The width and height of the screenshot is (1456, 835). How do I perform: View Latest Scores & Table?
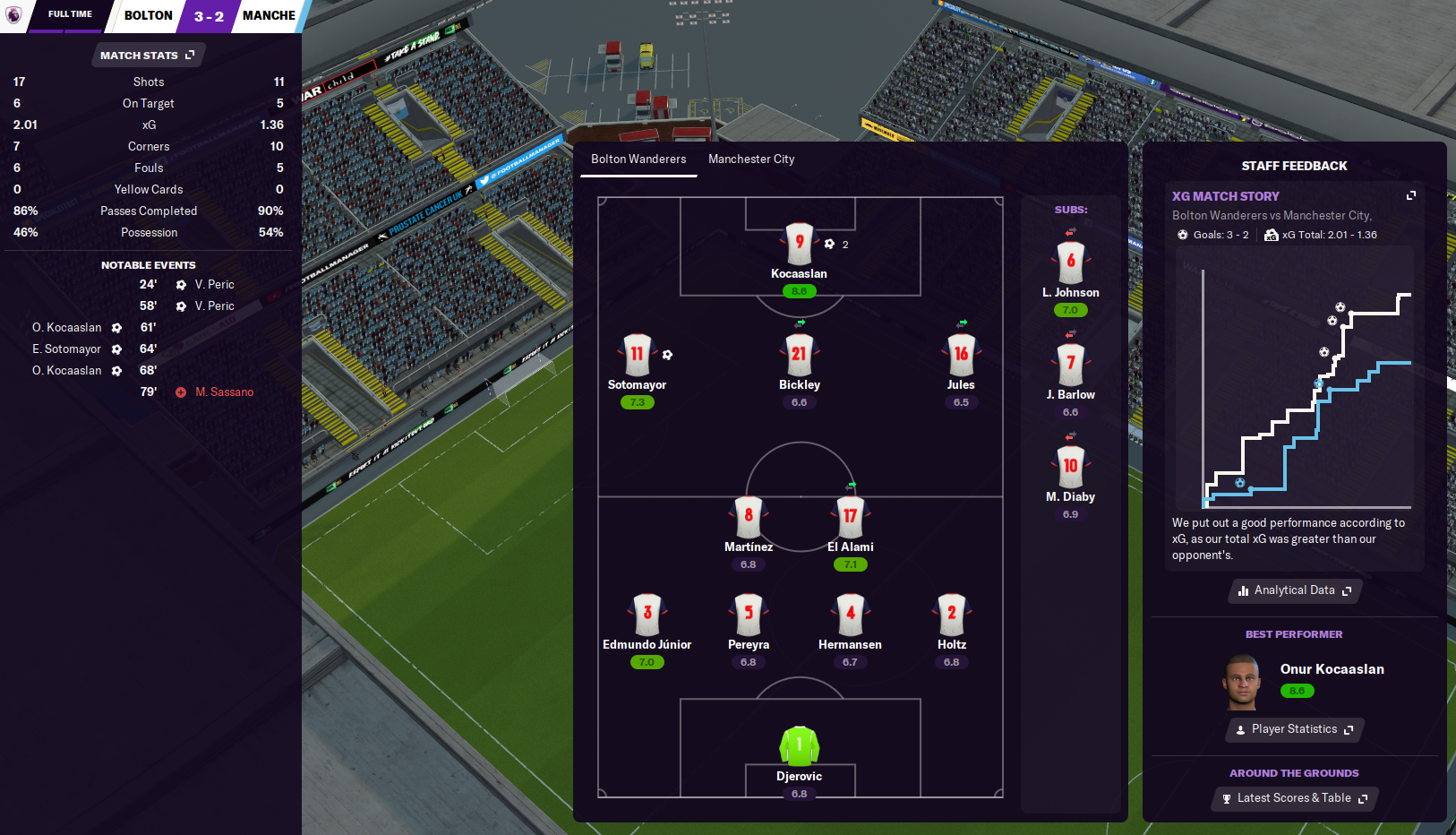tap(1294, 798)
